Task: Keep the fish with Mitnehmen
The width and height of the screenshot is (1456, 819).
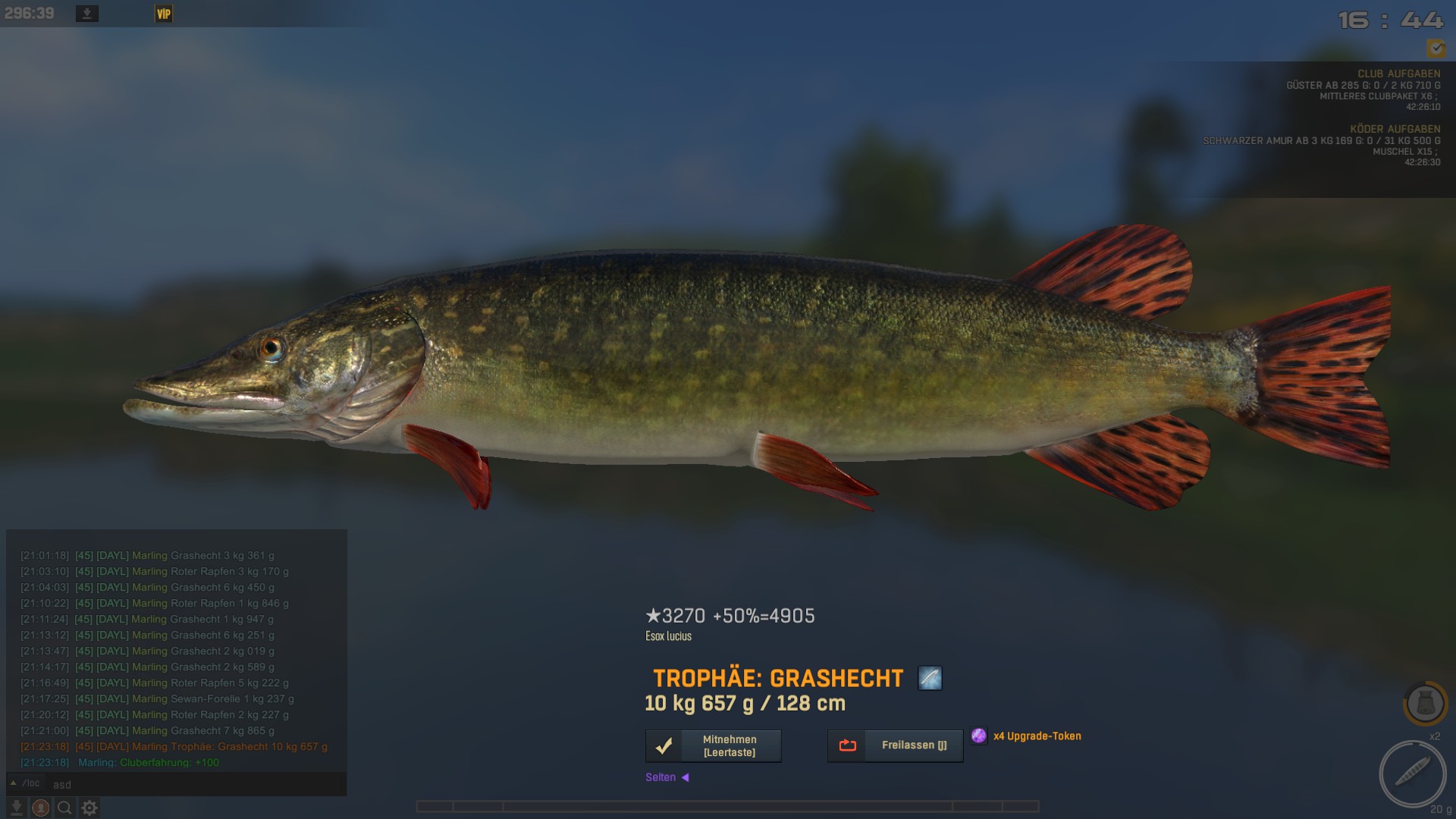Action: pyautogui.click(x=713, y=746)
